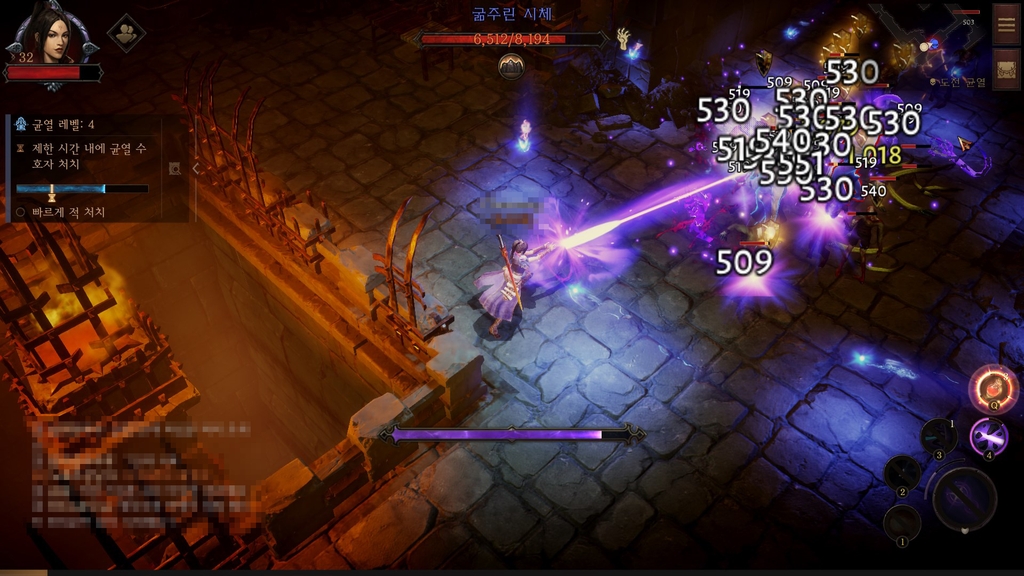This screenshot has height=576, width=1024.
Task: Activate skill slot 1
Action: (x=902, y=522)
